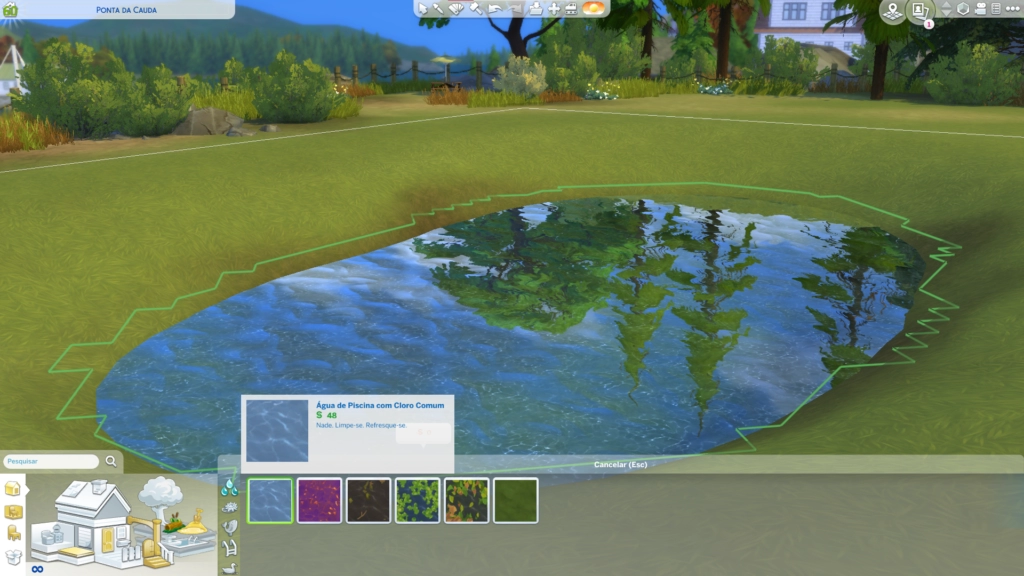Select the arrow pointer tool
This screenshot has width=1024, height=576.
point(423,8)
